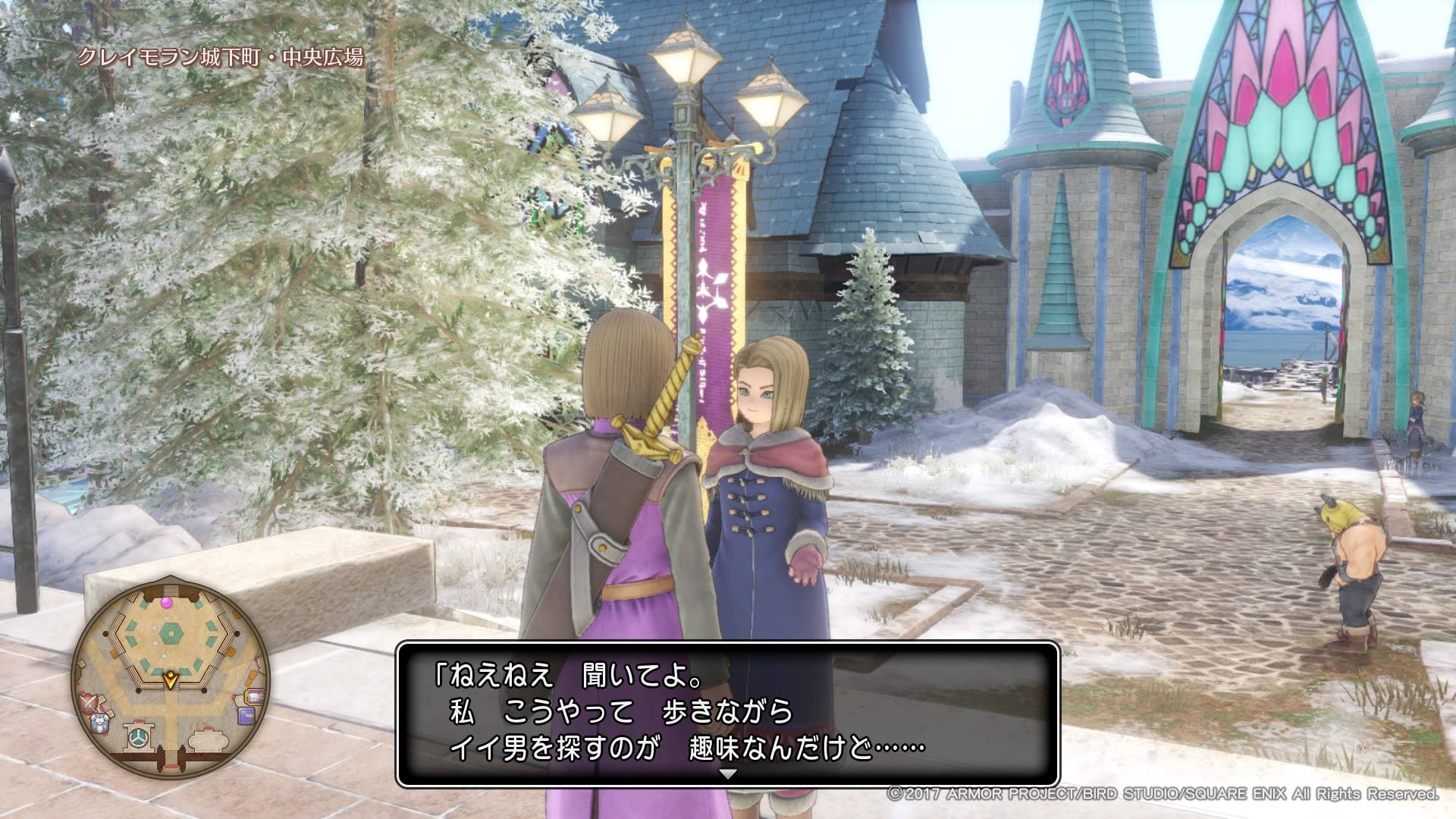Click the three-spoke emblem icon on minimap
The width and height of the screenshot is (1456, 819).
[x=138, y=736]
